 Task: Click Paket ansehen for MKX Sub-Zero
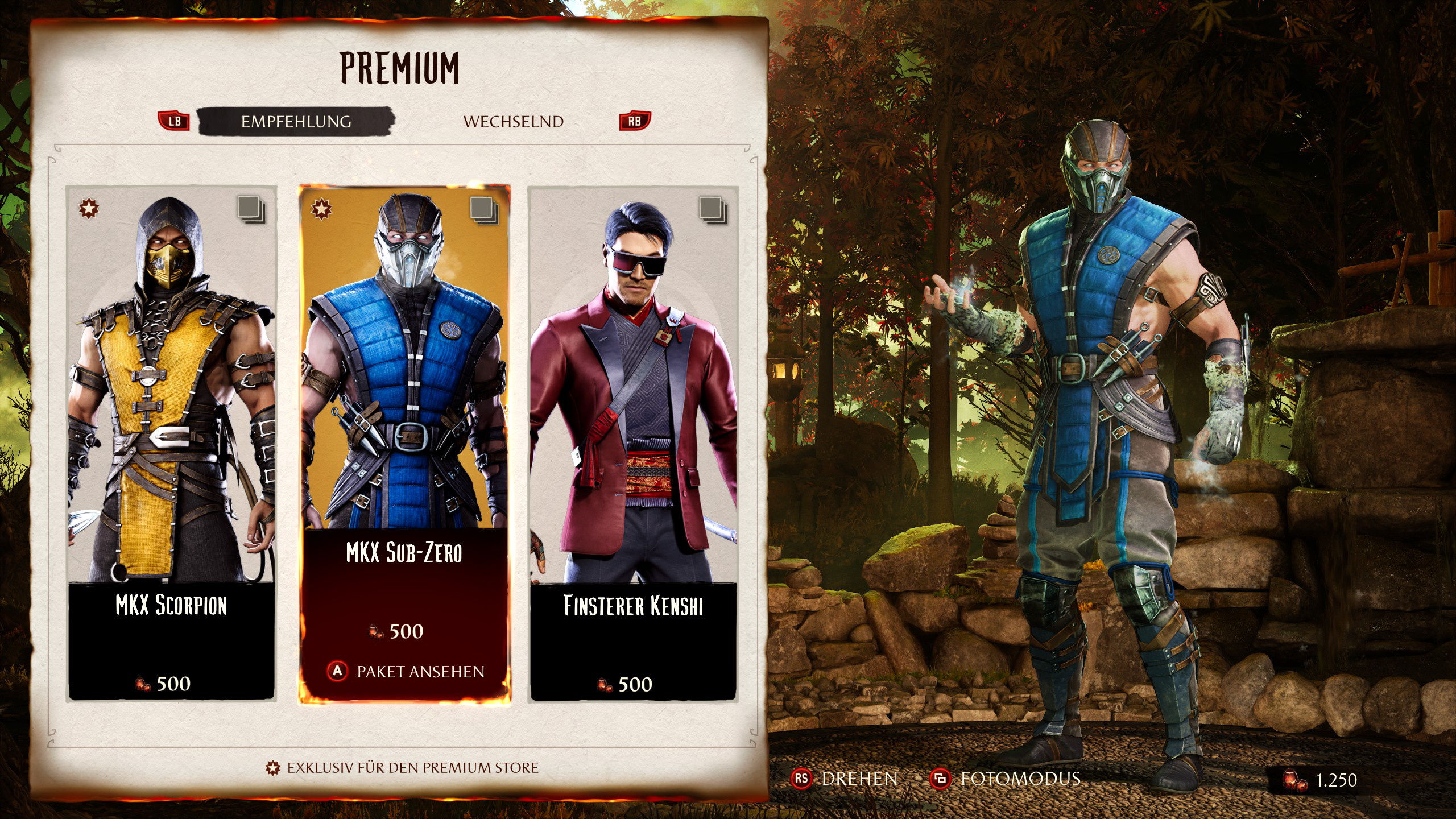[x=406, y=672]
